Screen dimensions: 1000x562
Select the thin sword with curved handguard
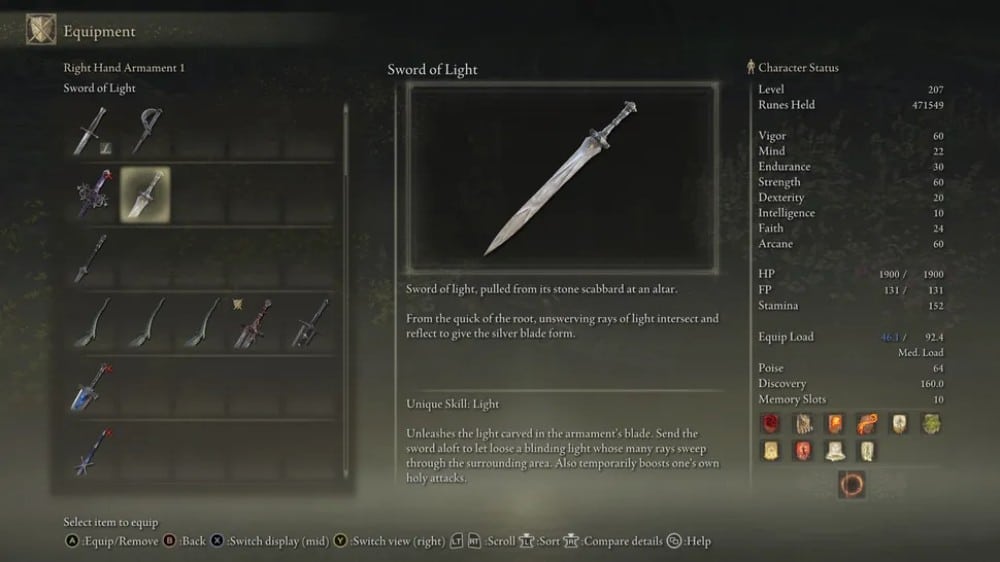(x=146, y=131)
